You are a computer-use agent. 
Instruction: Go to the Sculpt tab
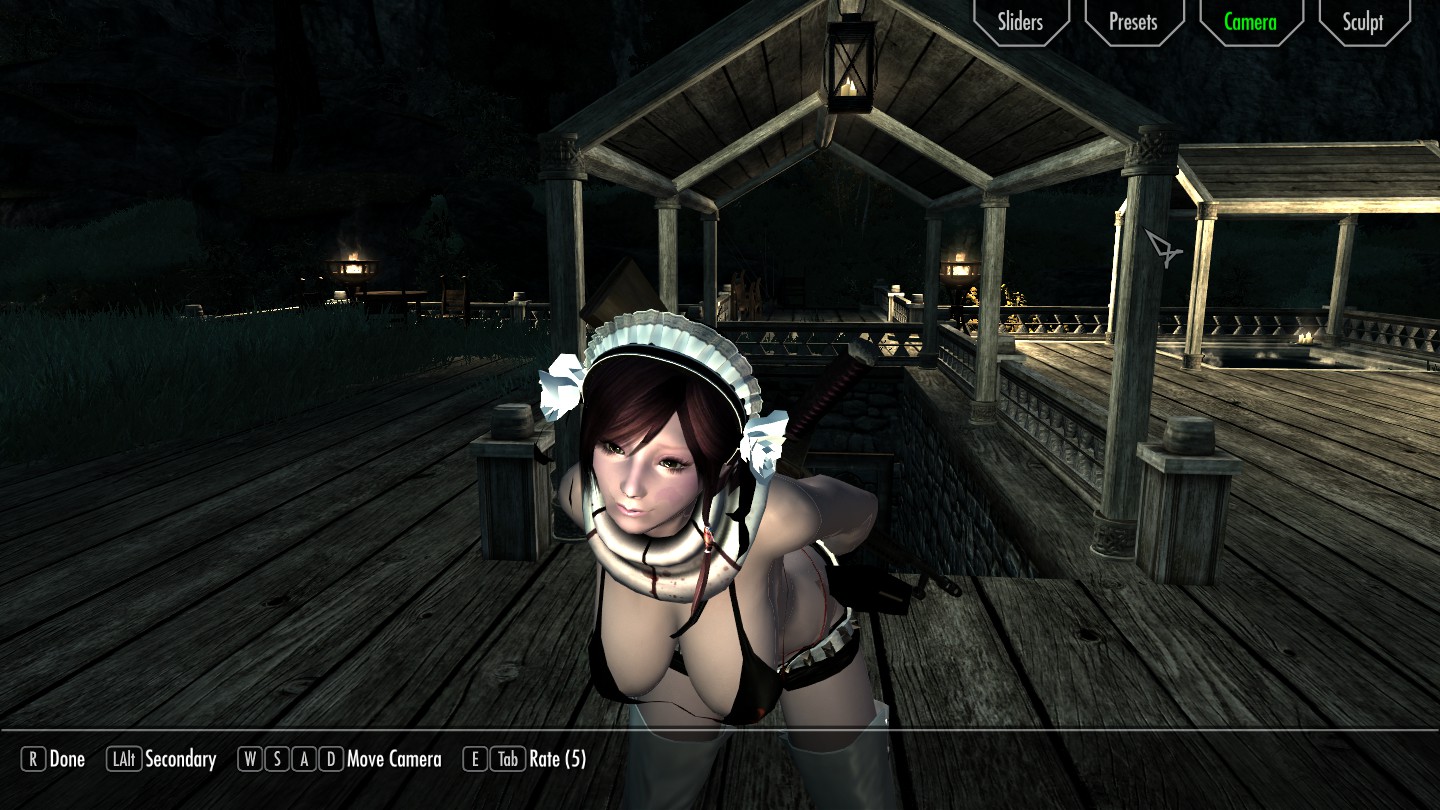pyautogui.click(x=1363, y=22)
